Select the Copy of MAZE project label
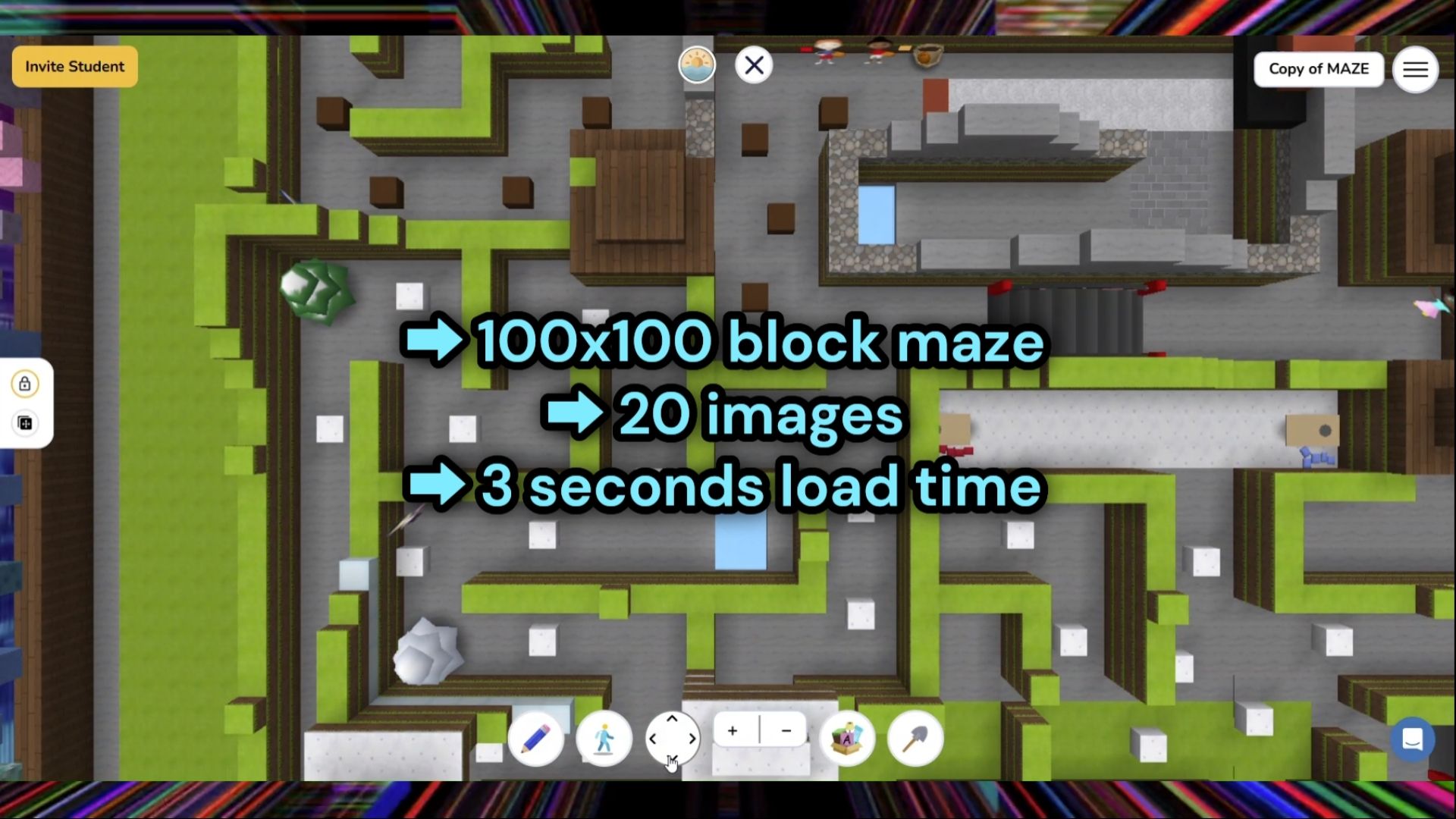 point(1319,69)
